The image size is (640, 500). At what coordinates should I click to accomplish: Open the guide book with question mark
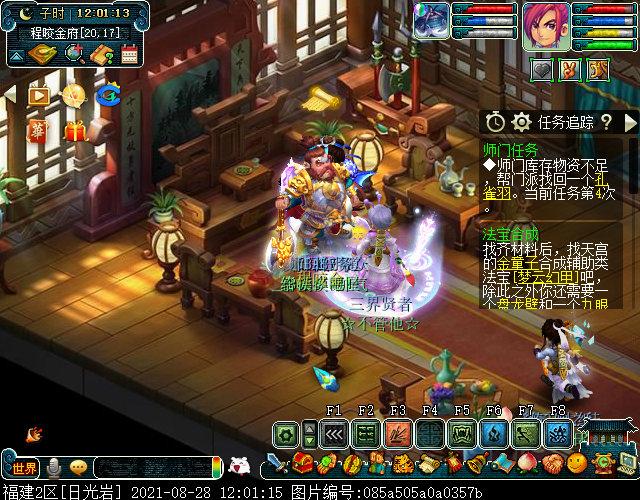[101, 54]
